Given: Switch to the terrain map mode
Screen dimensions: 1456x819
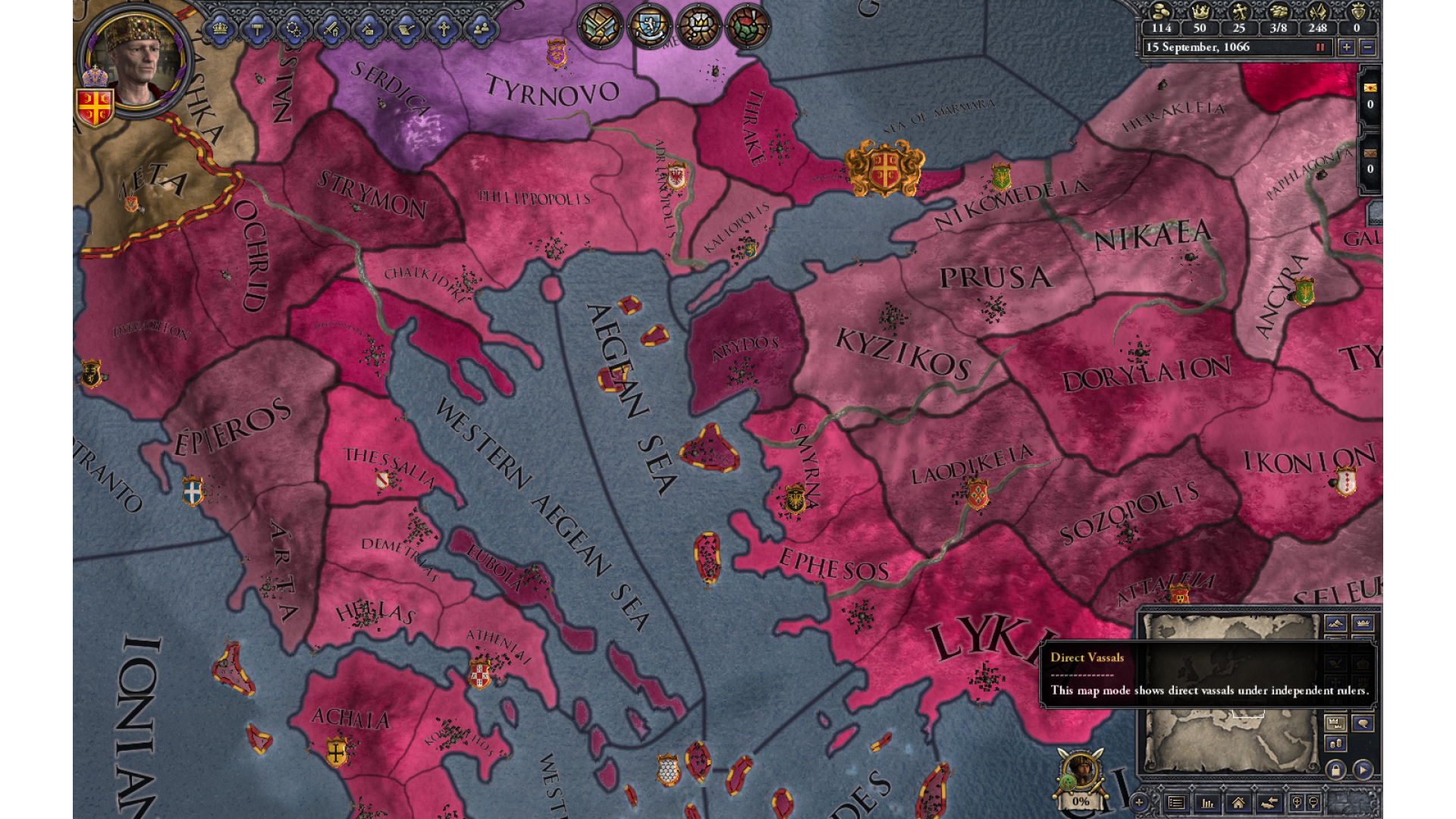Looking at the screenshot, I should pos(1335,623).
